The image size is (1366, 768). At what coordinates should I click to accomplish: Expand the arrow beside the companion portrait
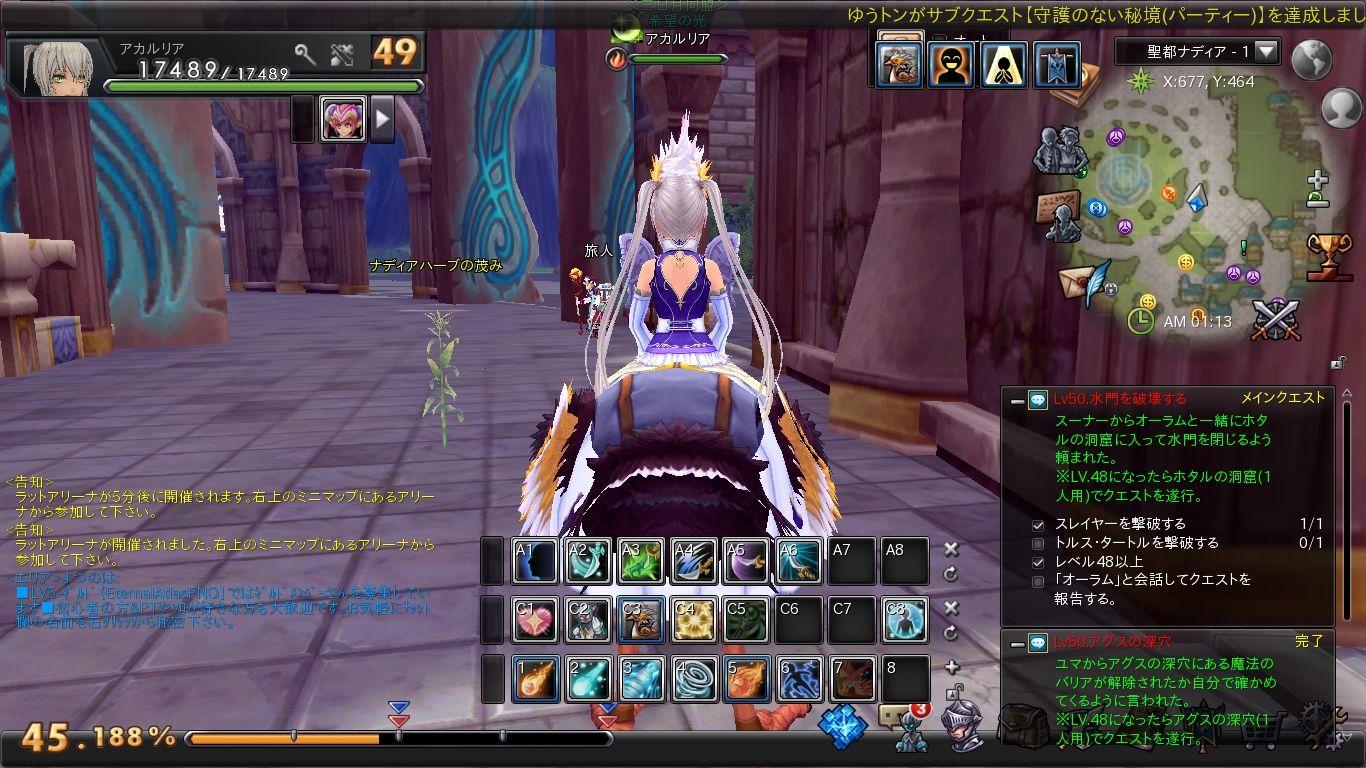click(383, 120)
